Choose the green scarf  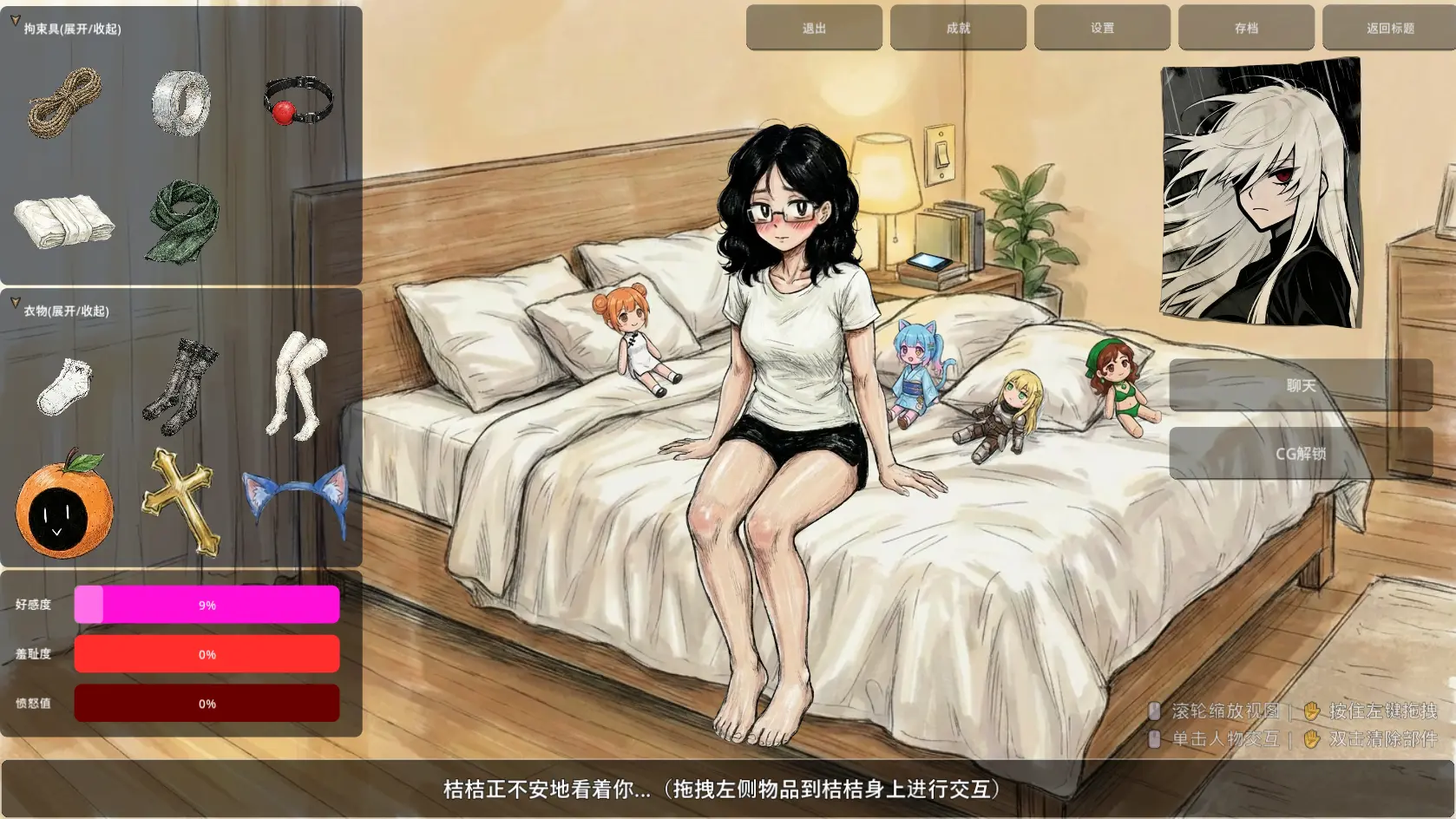pyautogui.click(x=182, y=221)
